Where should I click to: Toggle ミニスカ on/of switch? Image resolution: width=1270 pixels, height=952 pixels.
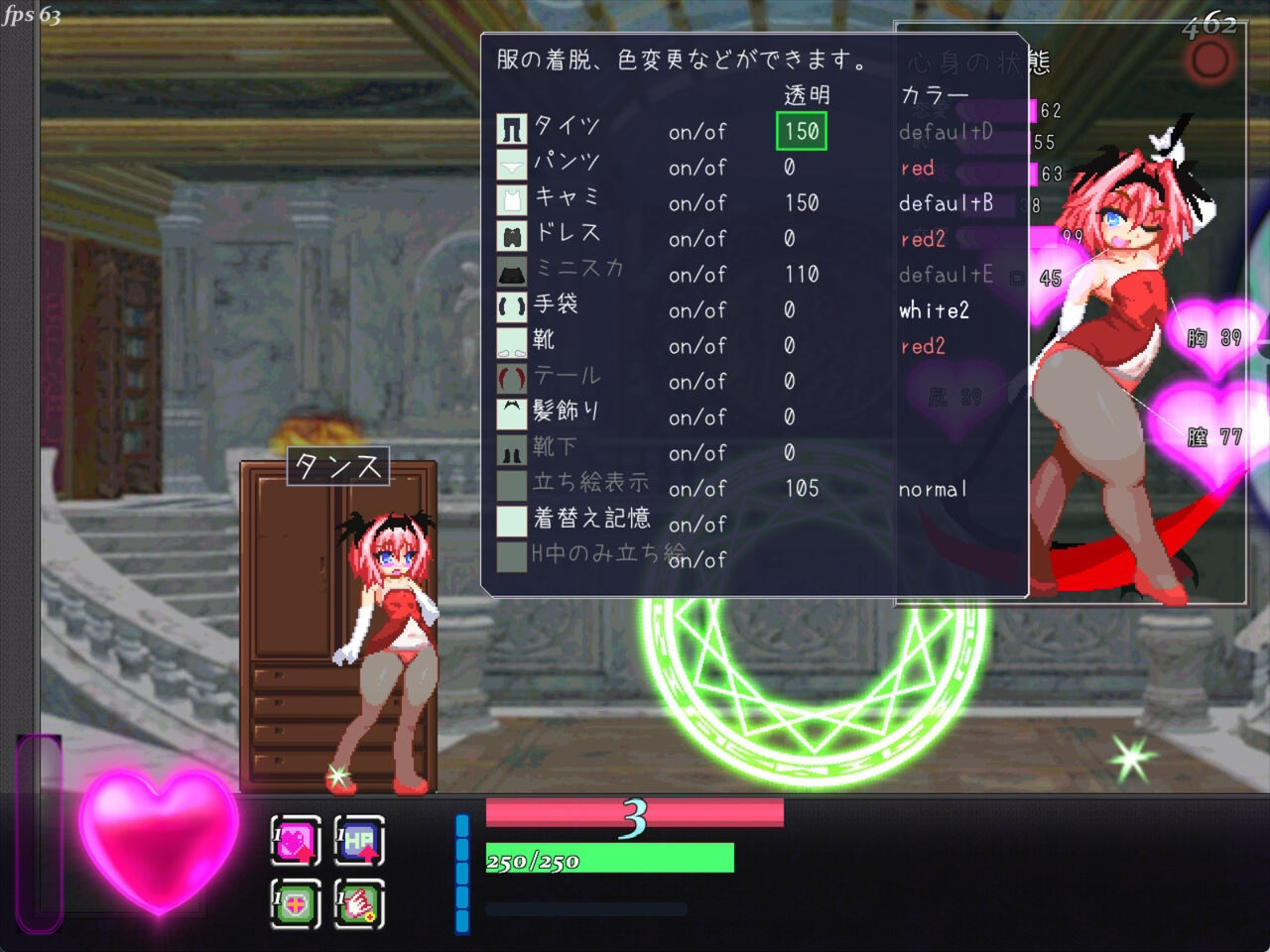(x=700, y=274)
